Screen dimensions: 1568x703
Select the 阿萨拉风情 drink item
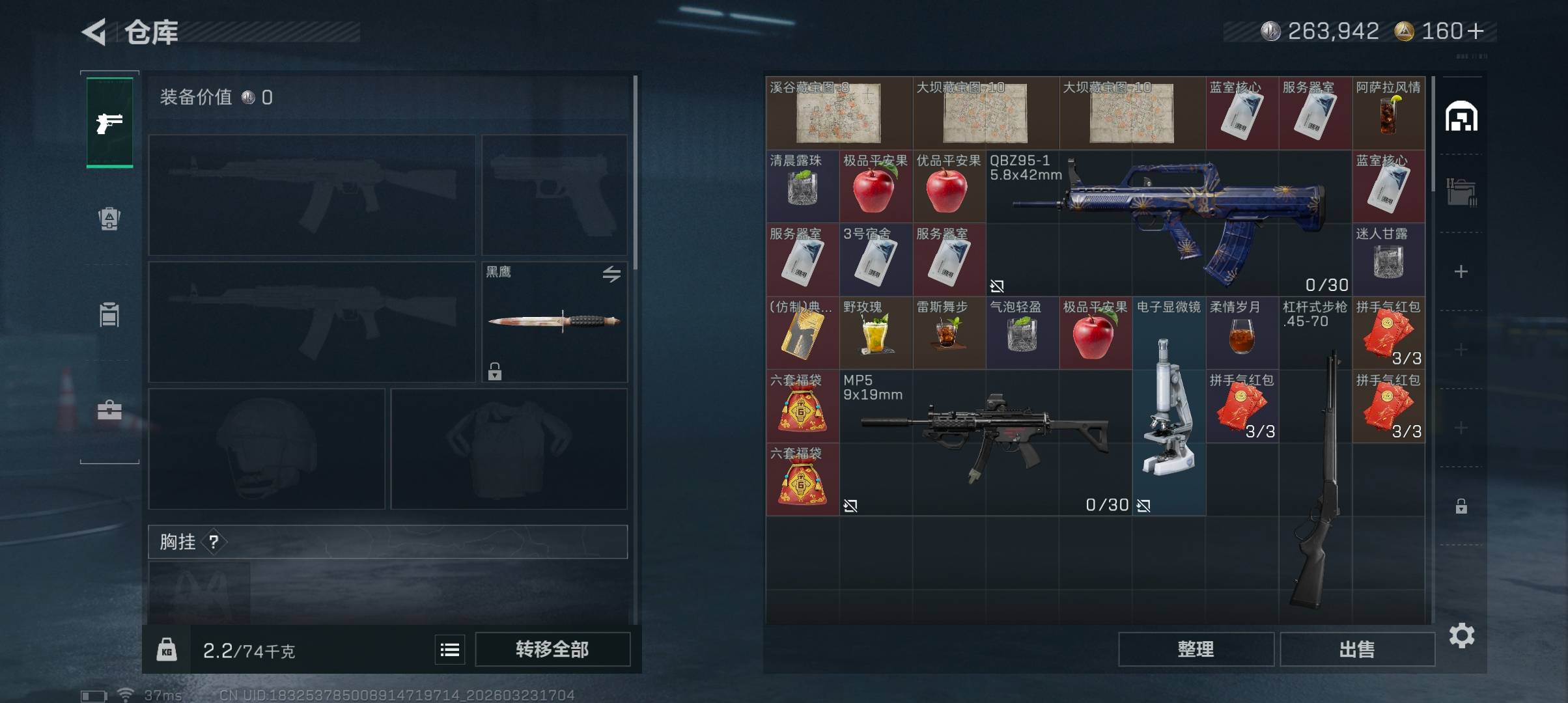coord(1388,113)
